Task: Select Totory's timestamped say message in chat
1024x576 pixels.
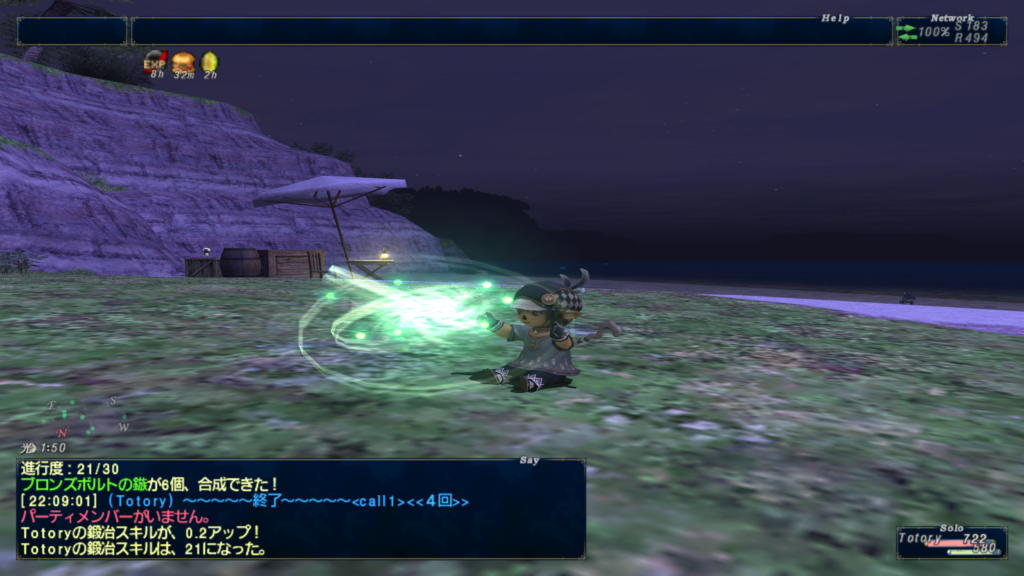Action: click(x=244, y=502)
